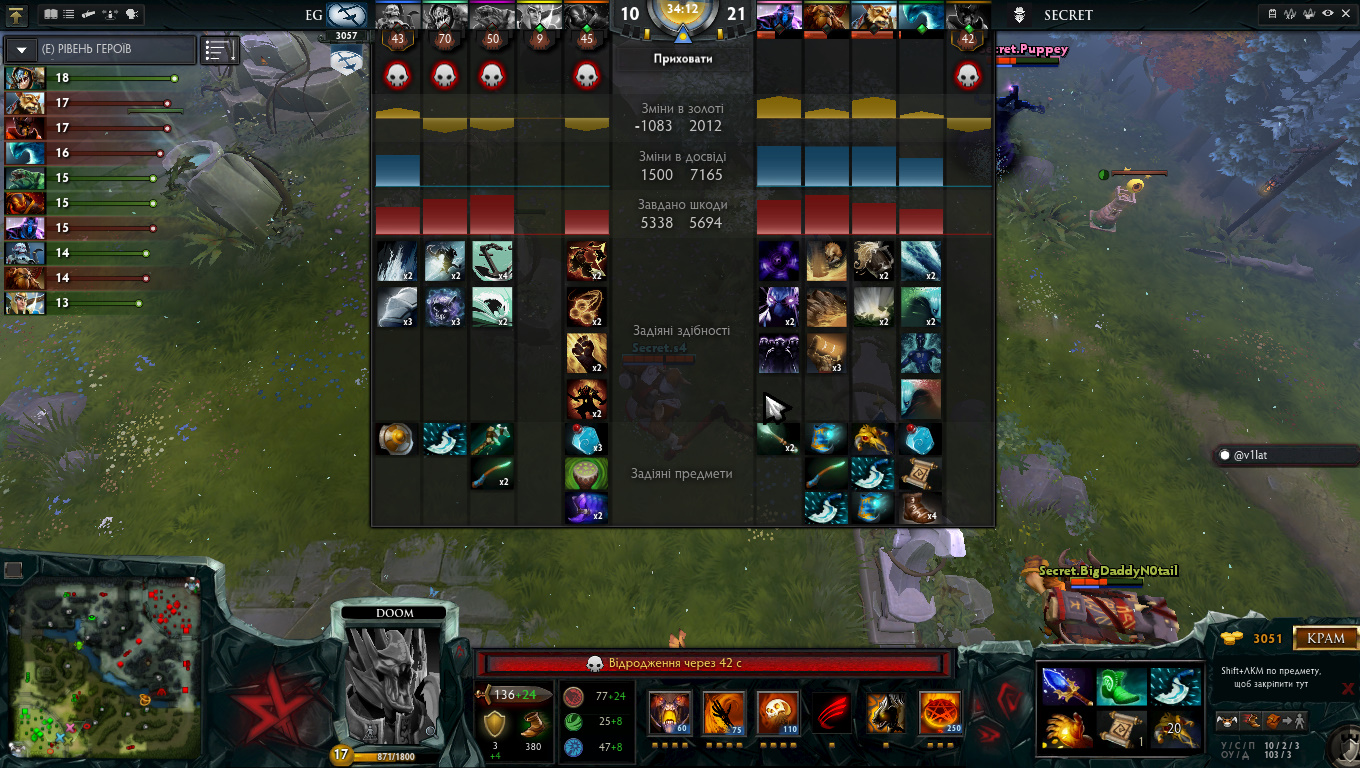
Task: Use the Infernal Blade skull ability
Action: (777, 713)
